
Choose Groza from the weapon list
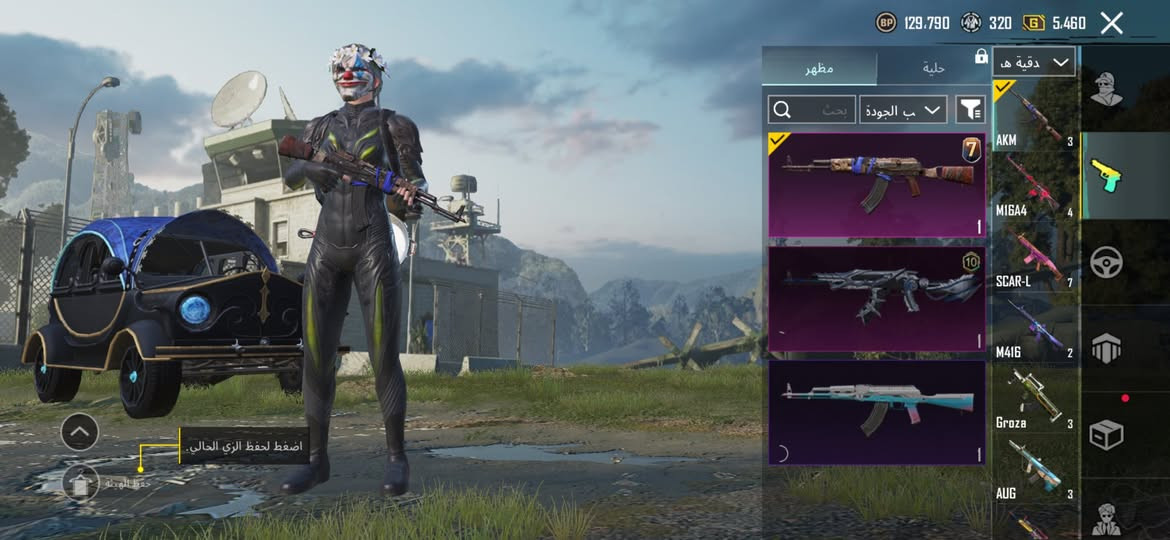coord(1035,399)
